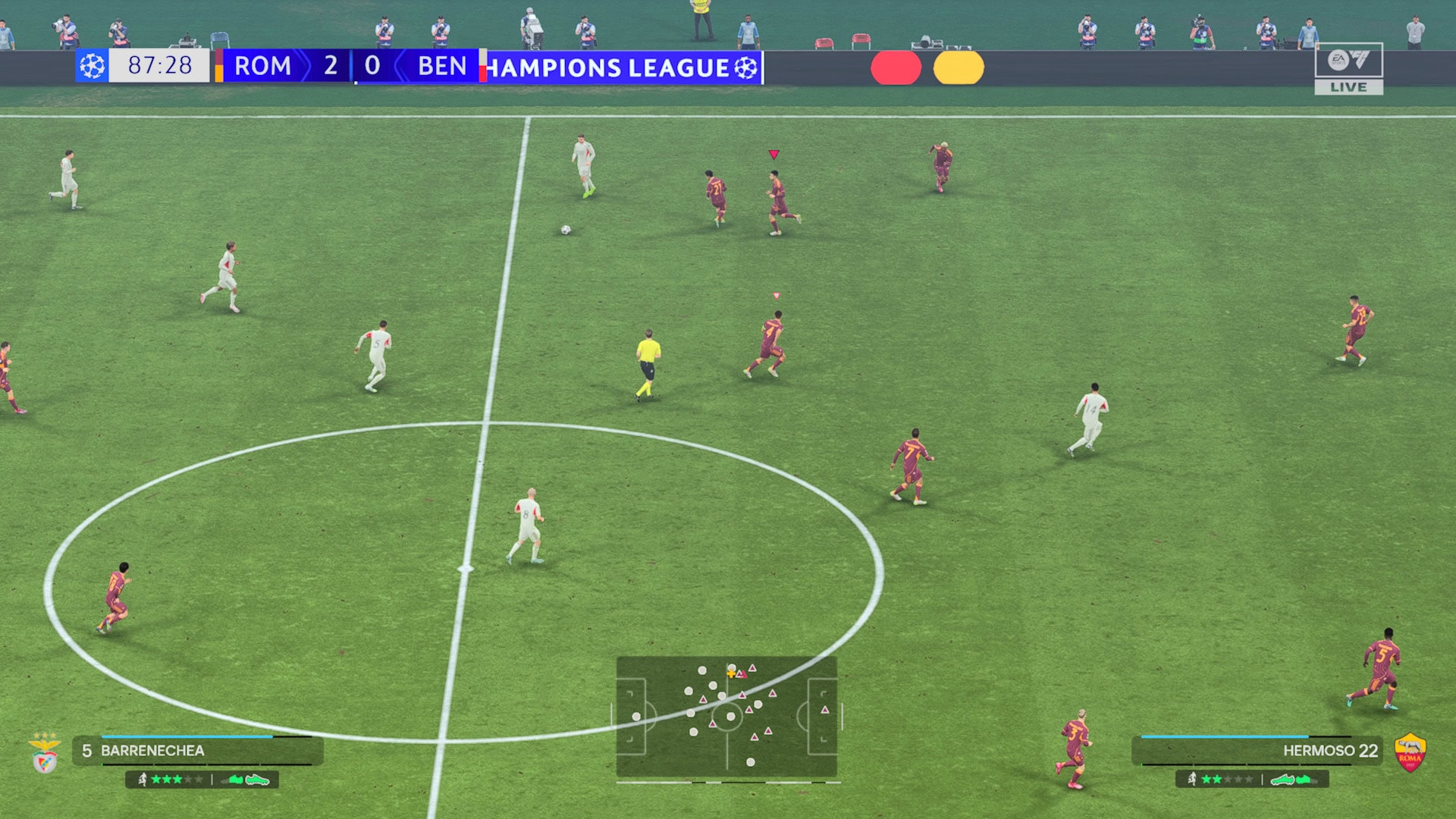Click the Benfica club crest
This screenshot has height=819, width=1456.
[x=45, y=754]
